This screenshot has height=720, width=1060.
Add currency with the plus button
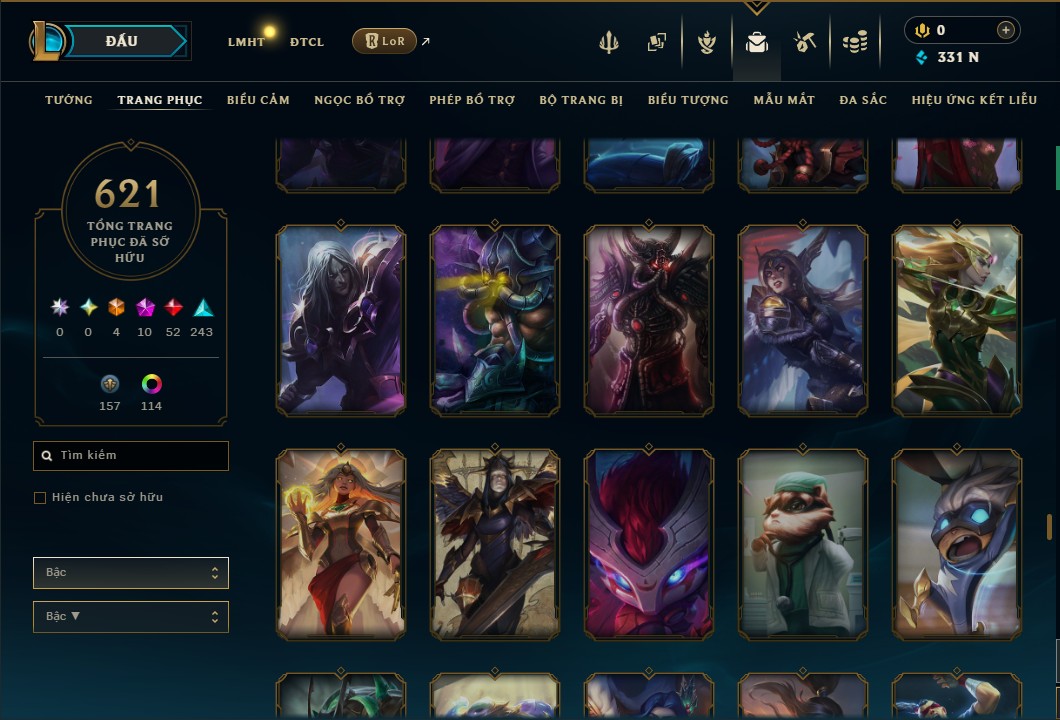(1005, 30)
